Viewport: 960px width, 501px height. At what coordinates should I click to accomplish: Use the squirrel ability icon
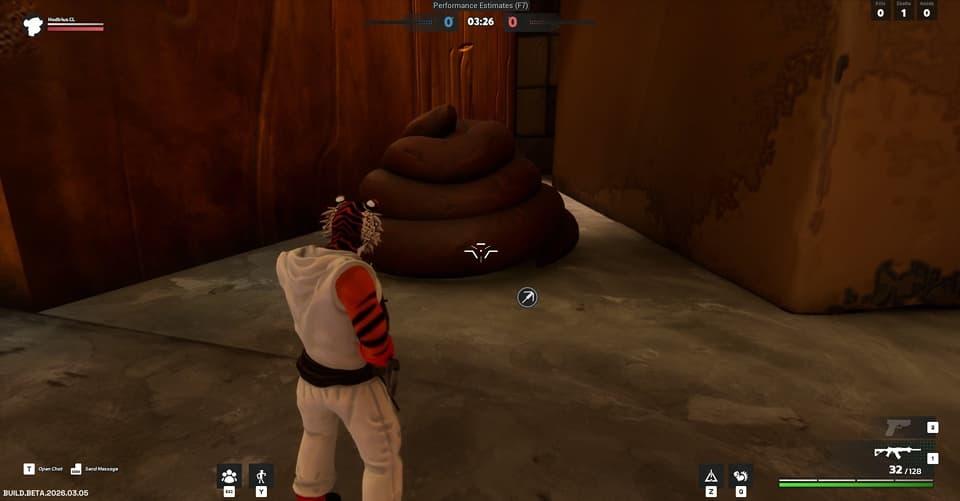point(741,476)
